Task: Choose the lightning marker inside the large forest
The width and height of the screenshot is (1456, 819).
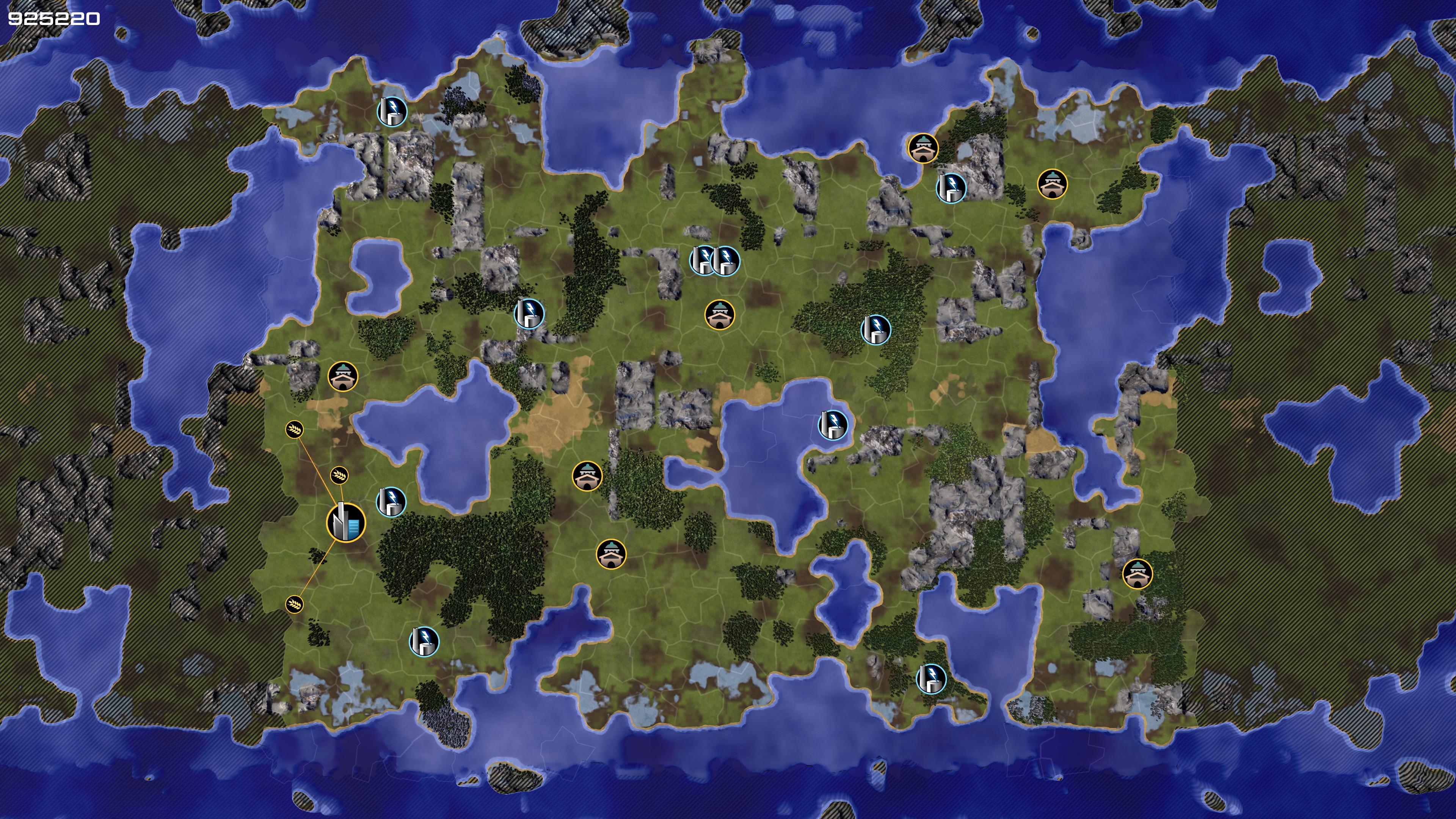Action: click(x=875, y=329)
